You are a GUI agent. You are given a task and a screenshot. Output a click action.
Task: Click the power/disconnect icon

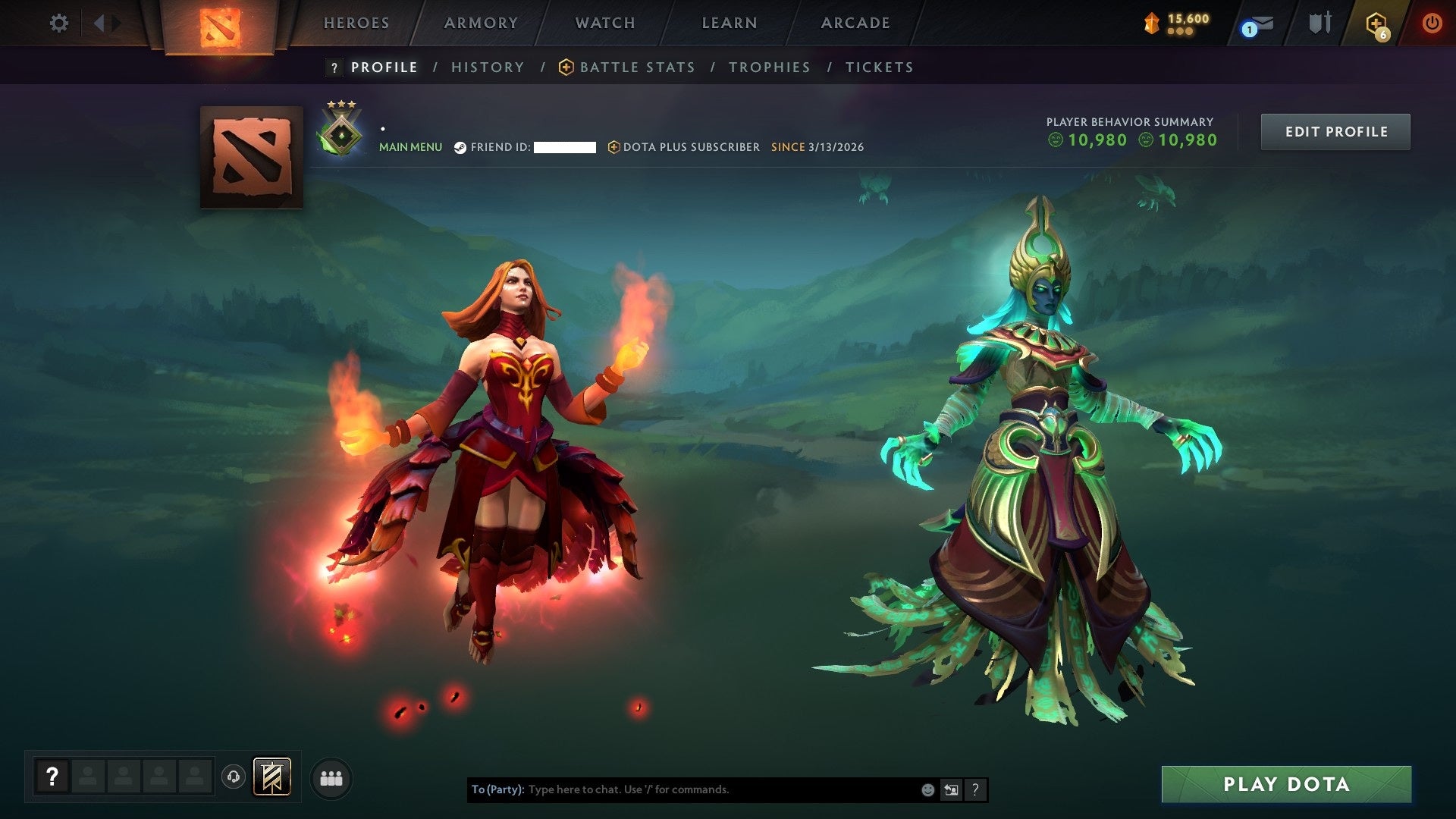point(1432,23)
